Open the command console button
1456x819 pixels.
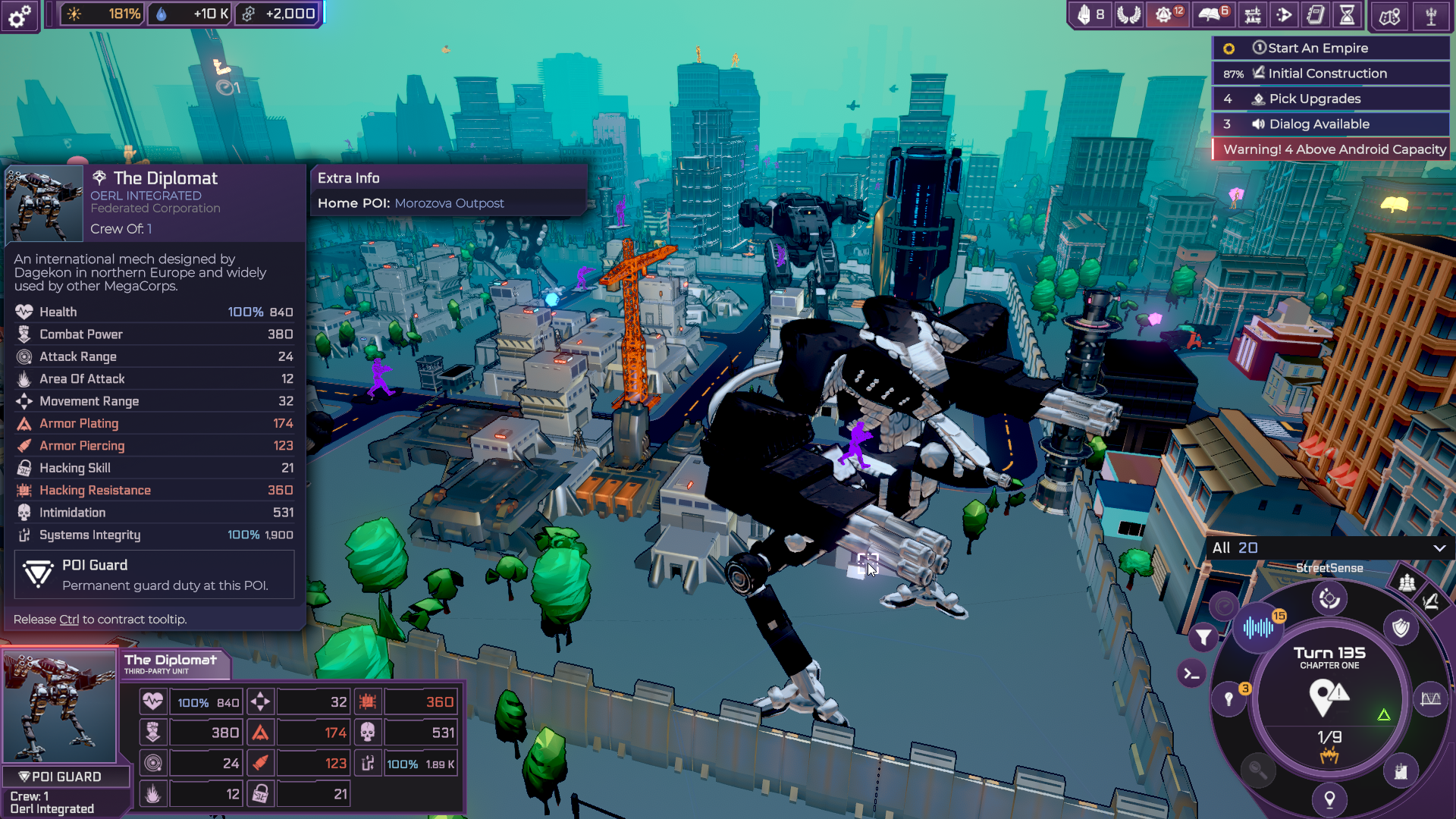(x=1191, y=673)
